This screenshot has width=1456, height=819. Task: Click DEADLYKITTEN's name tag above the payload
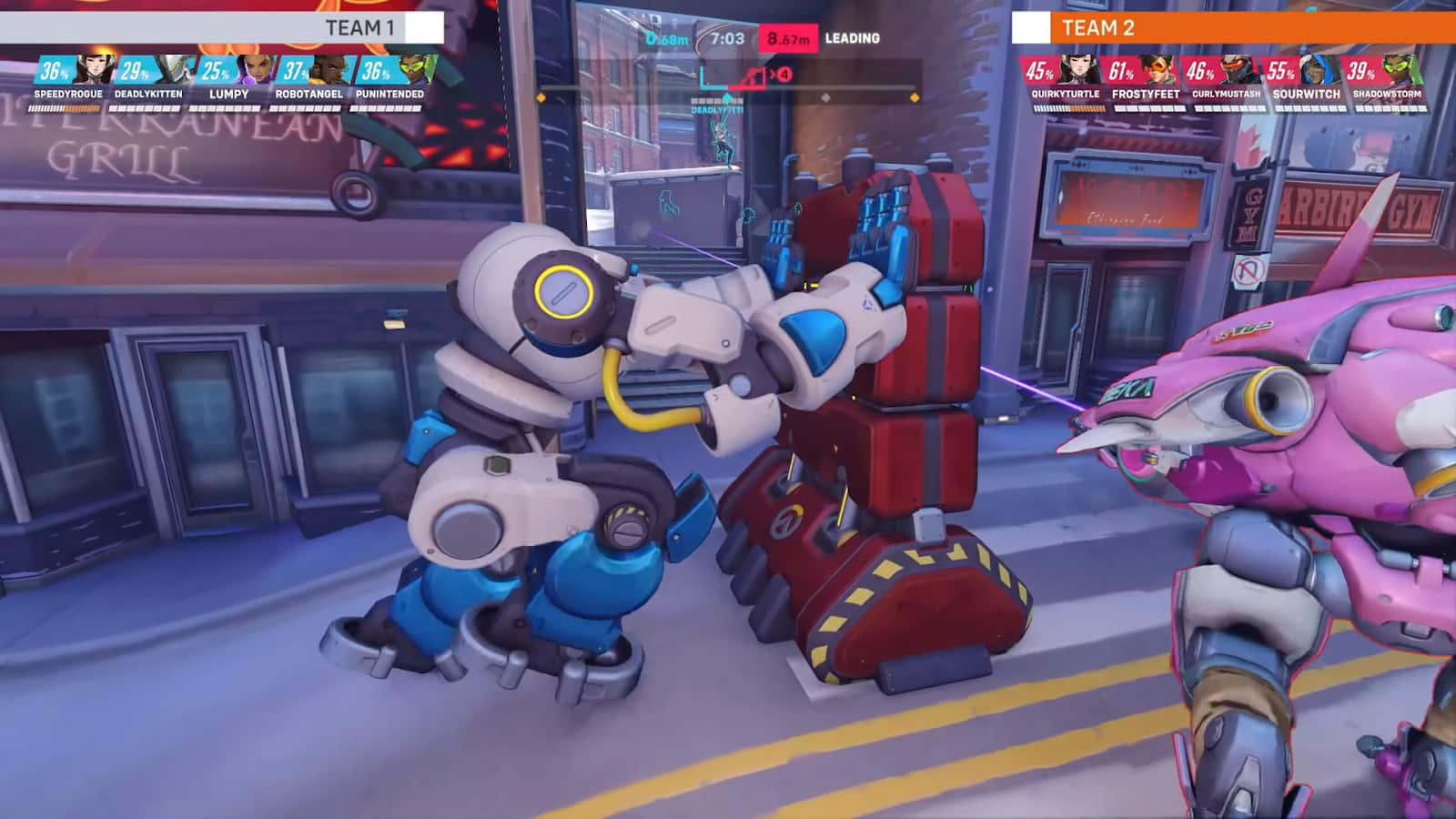(716, 109)
